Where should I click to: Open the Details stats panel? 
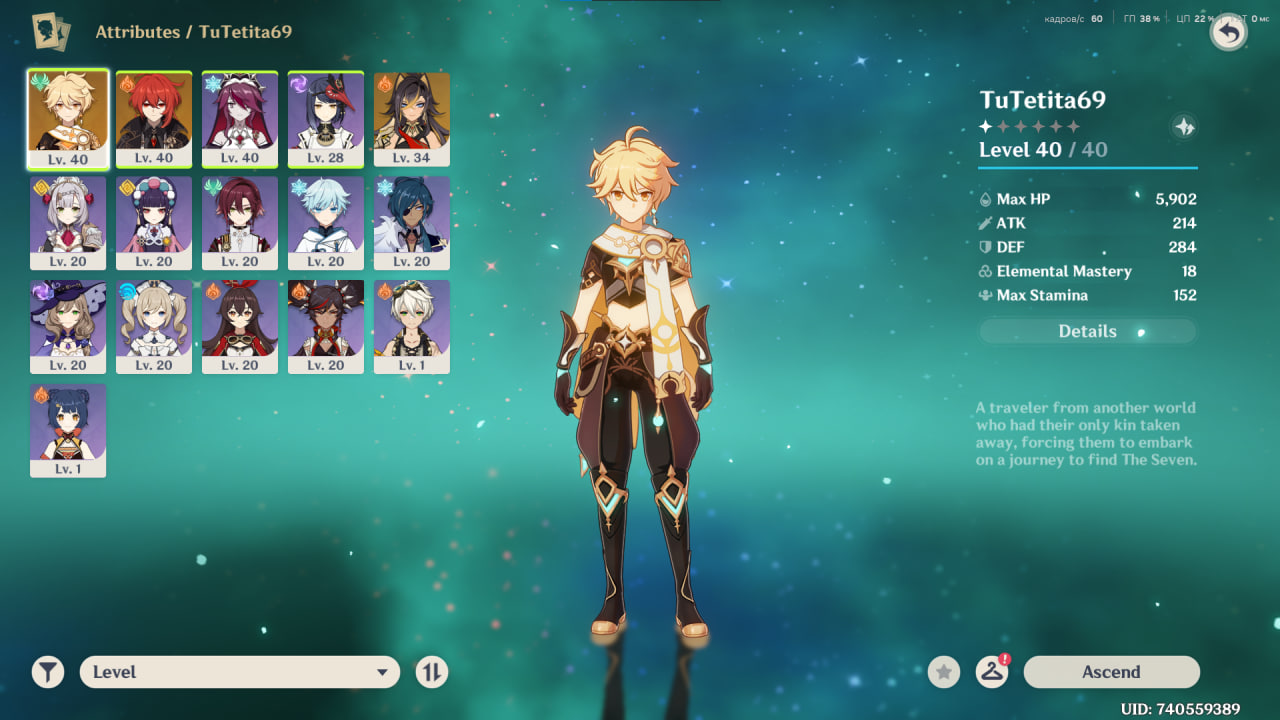1087,331
